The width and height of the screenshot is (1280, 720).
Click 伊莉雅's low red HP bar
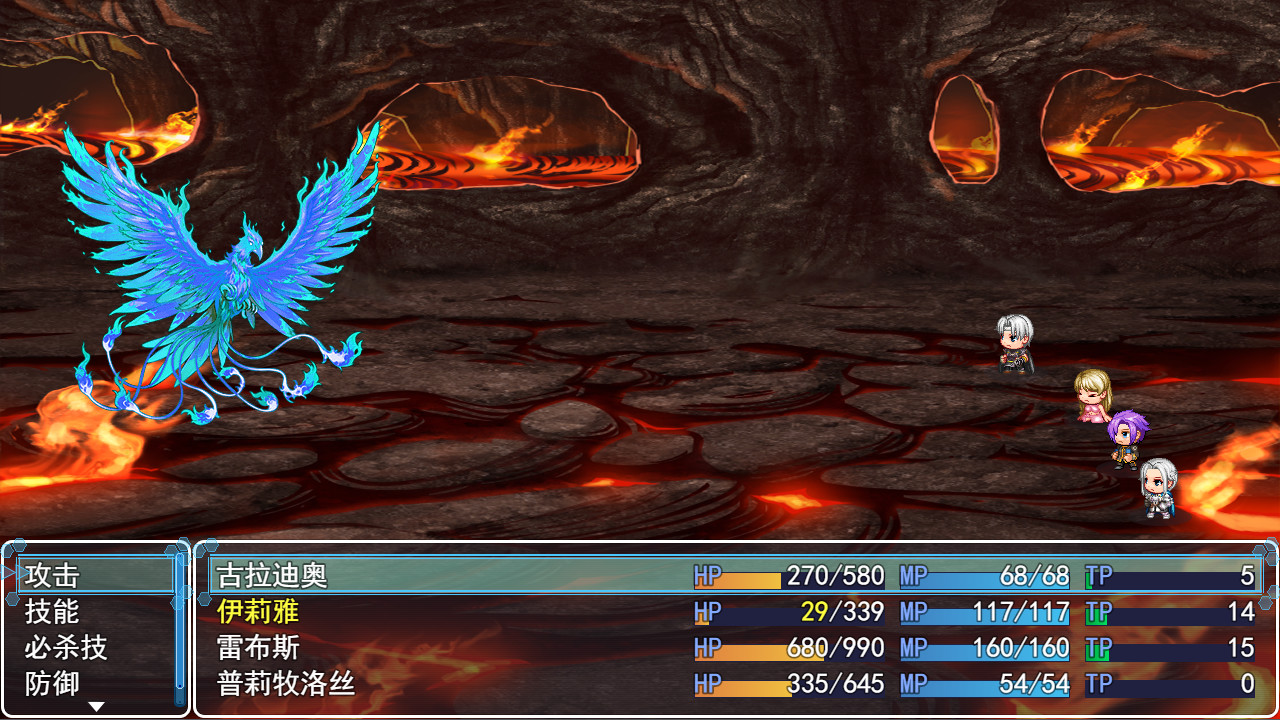pos(740,613)
